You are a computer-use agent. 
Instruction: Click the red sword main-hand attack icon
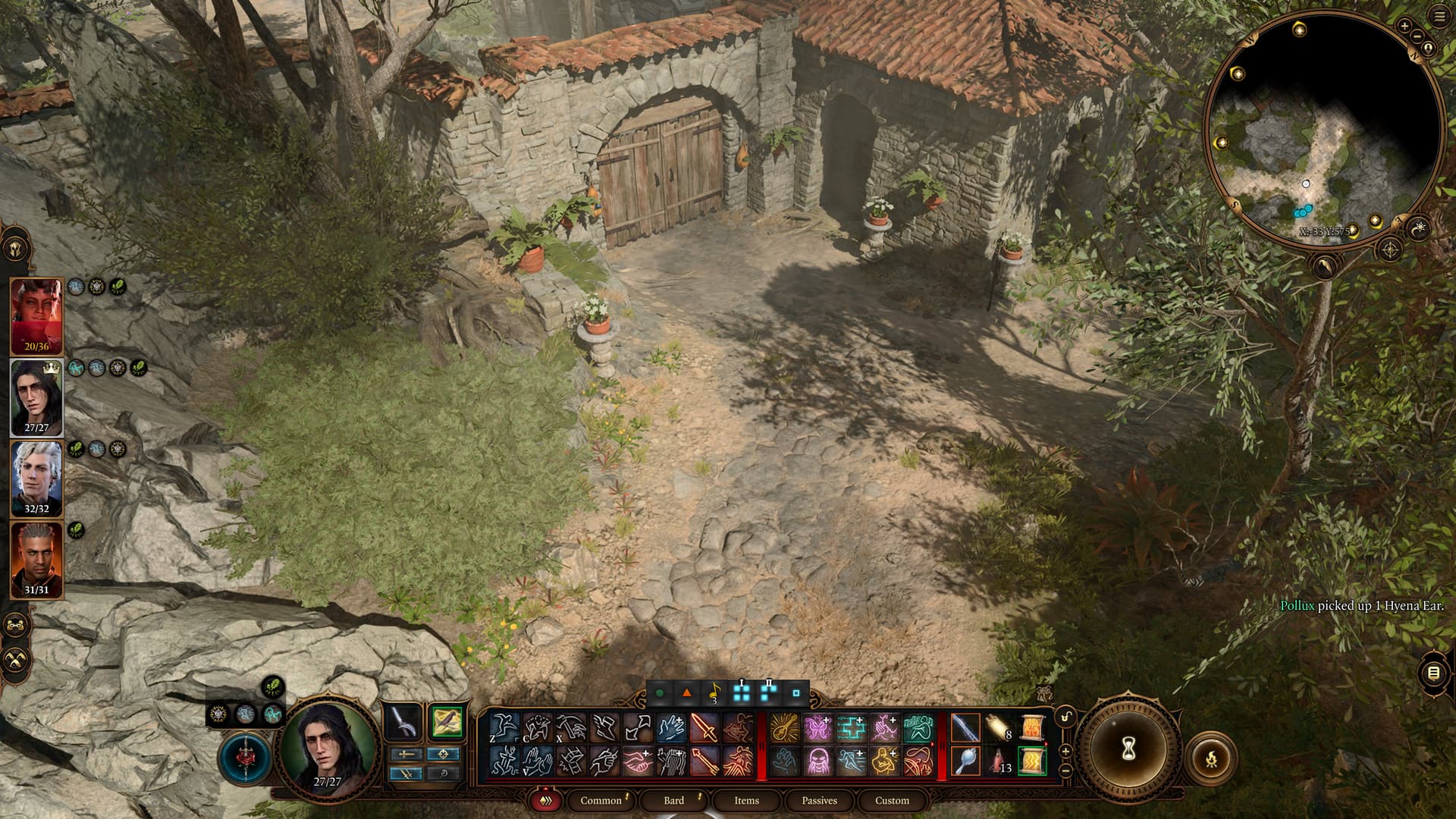(x=704, y=728)
